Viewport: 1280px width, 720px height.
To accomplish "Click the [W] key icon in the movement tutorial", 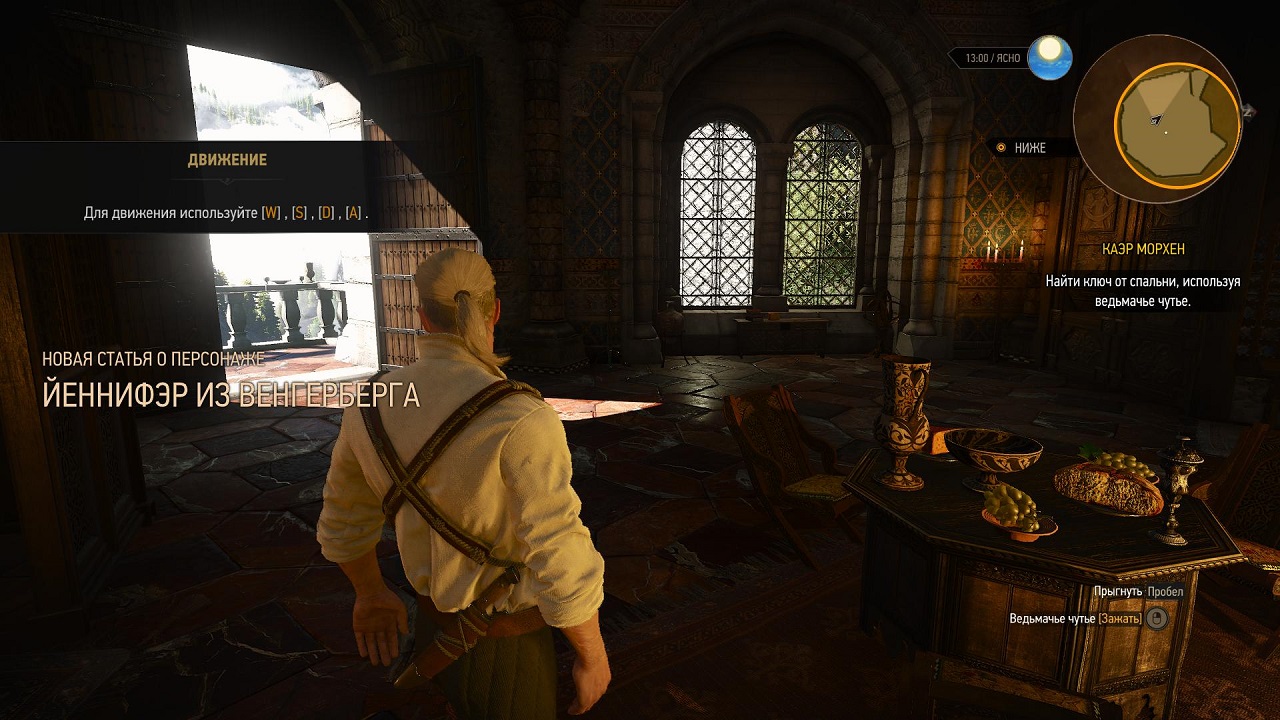I will point(269,212).
